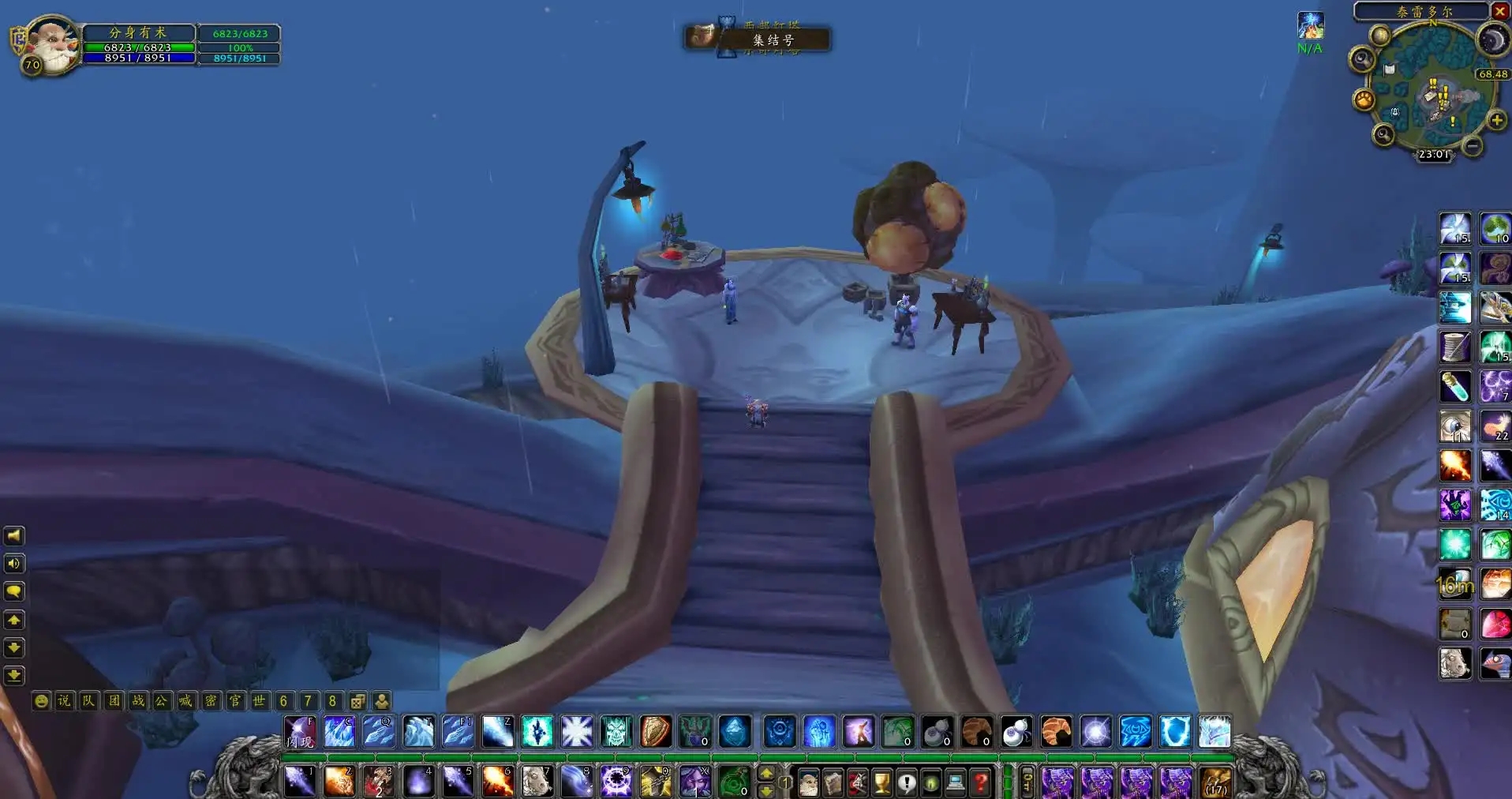The height and width of the screenshot is (799, 1512).
Task: Click the 集结号 tracker header
Action: (772, 39)
